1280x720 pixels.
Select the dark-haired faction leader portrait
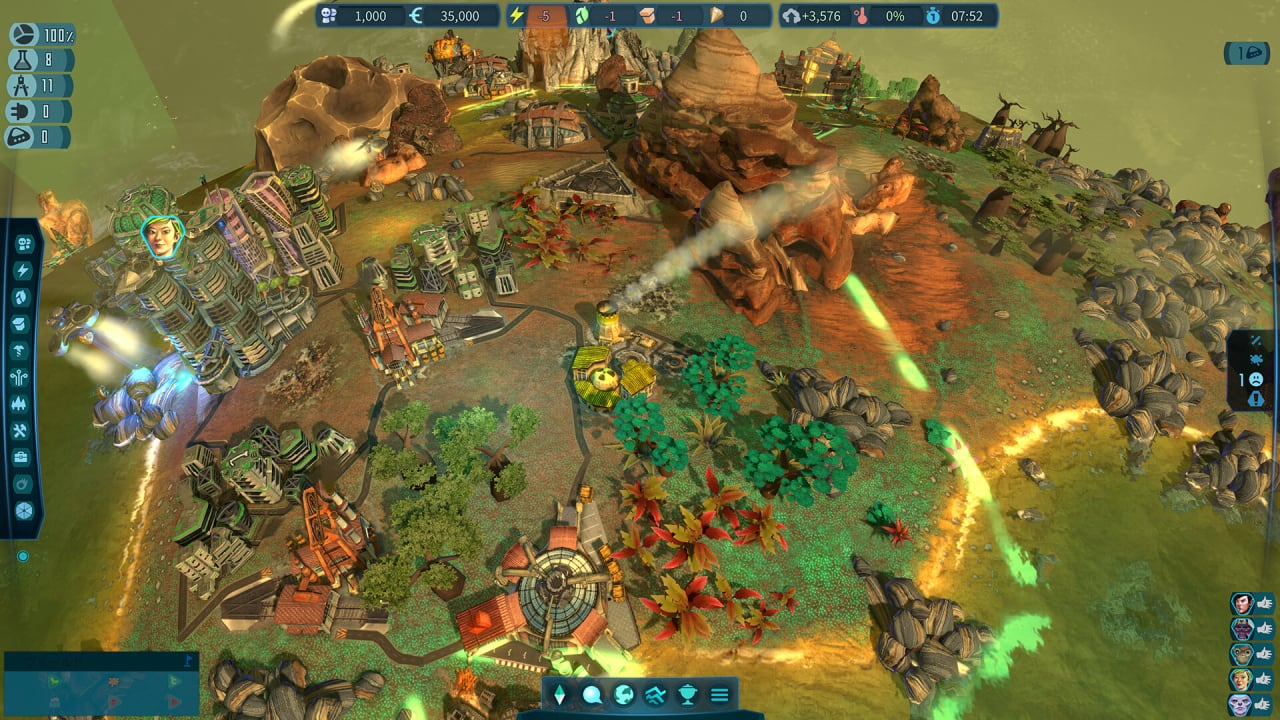point(1242,603)
